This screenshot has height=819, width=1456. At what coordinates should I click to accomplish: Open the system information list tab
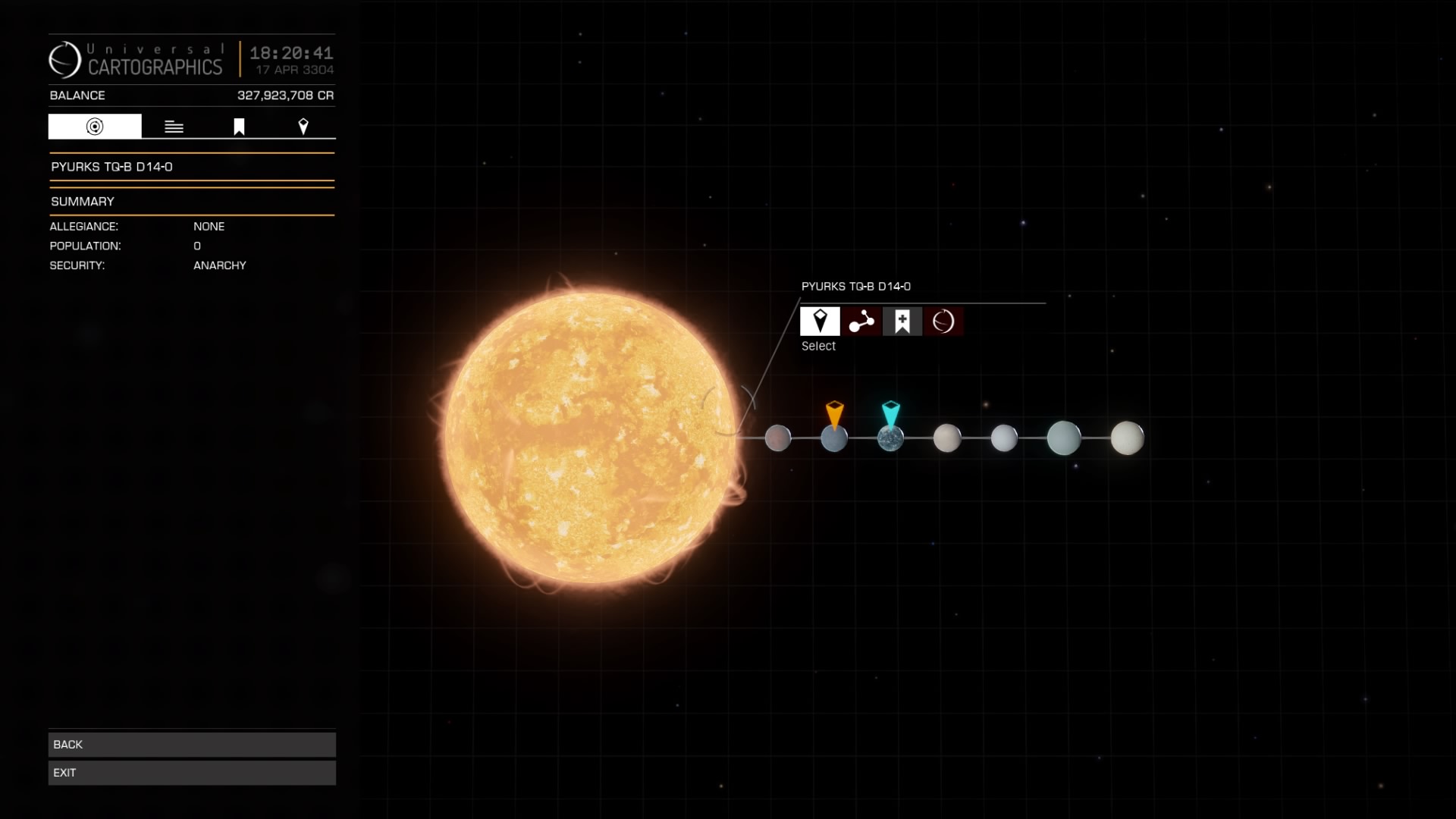pos(174,126)
